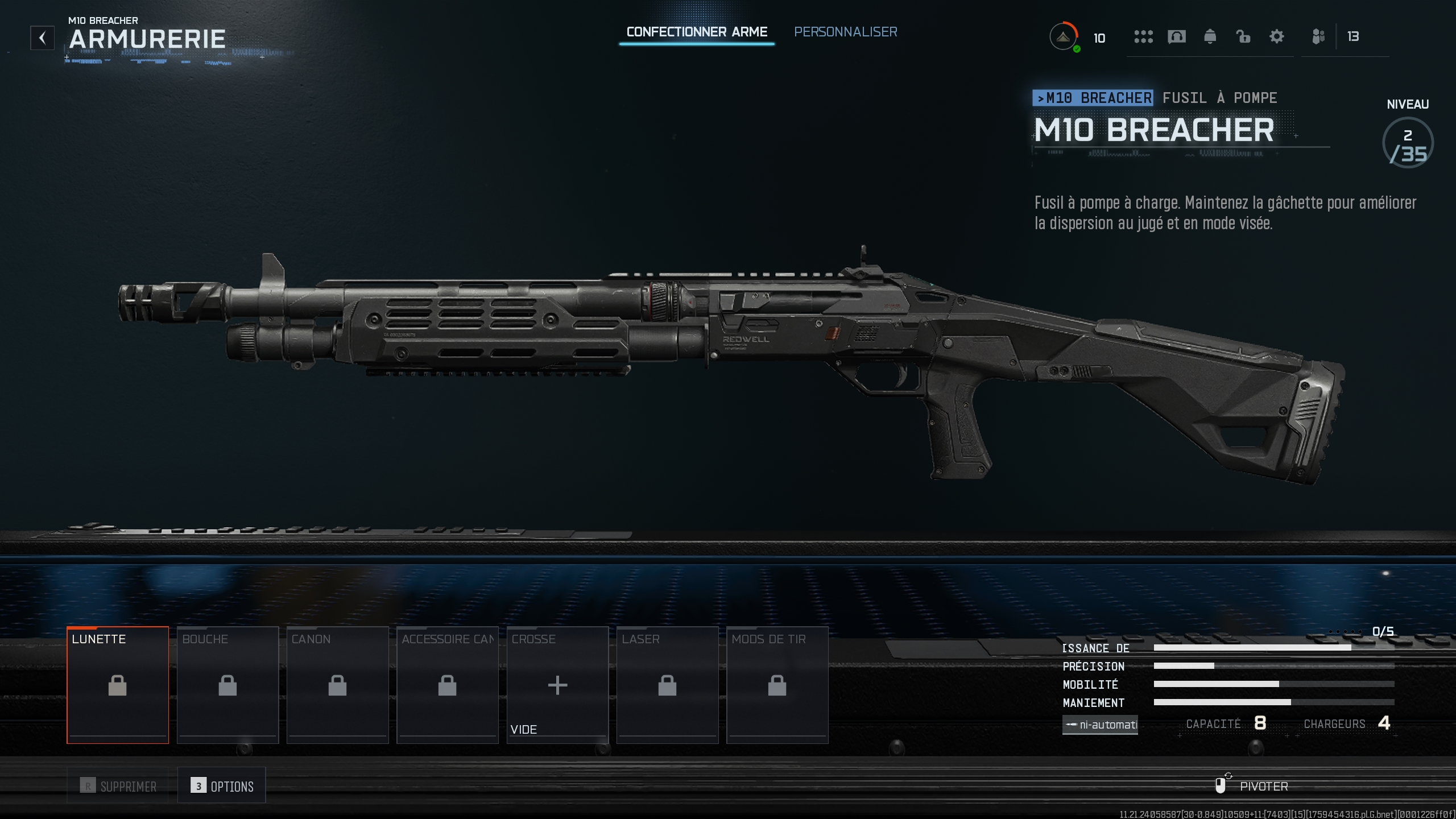Open the notifications bell icon

pyautogui.click(x=1210, y=36)
